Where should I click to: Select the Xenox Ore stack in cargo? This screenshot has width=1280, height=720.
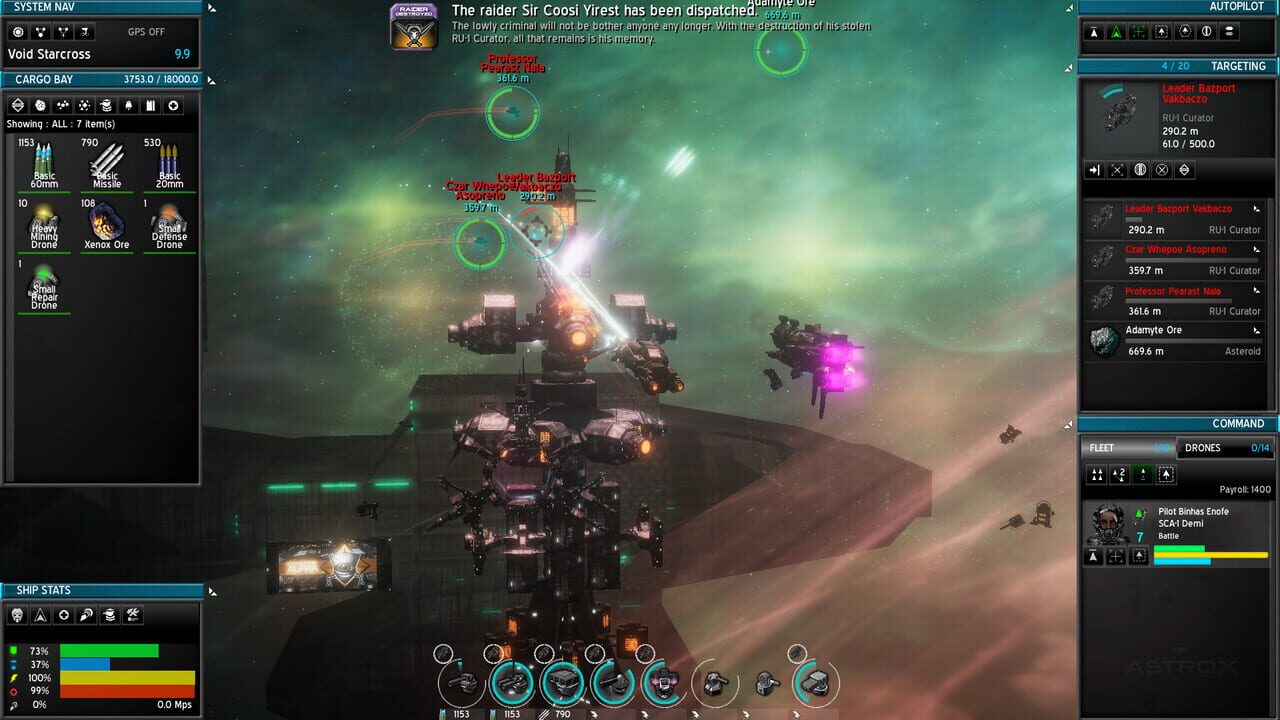(x=106, y=225)
